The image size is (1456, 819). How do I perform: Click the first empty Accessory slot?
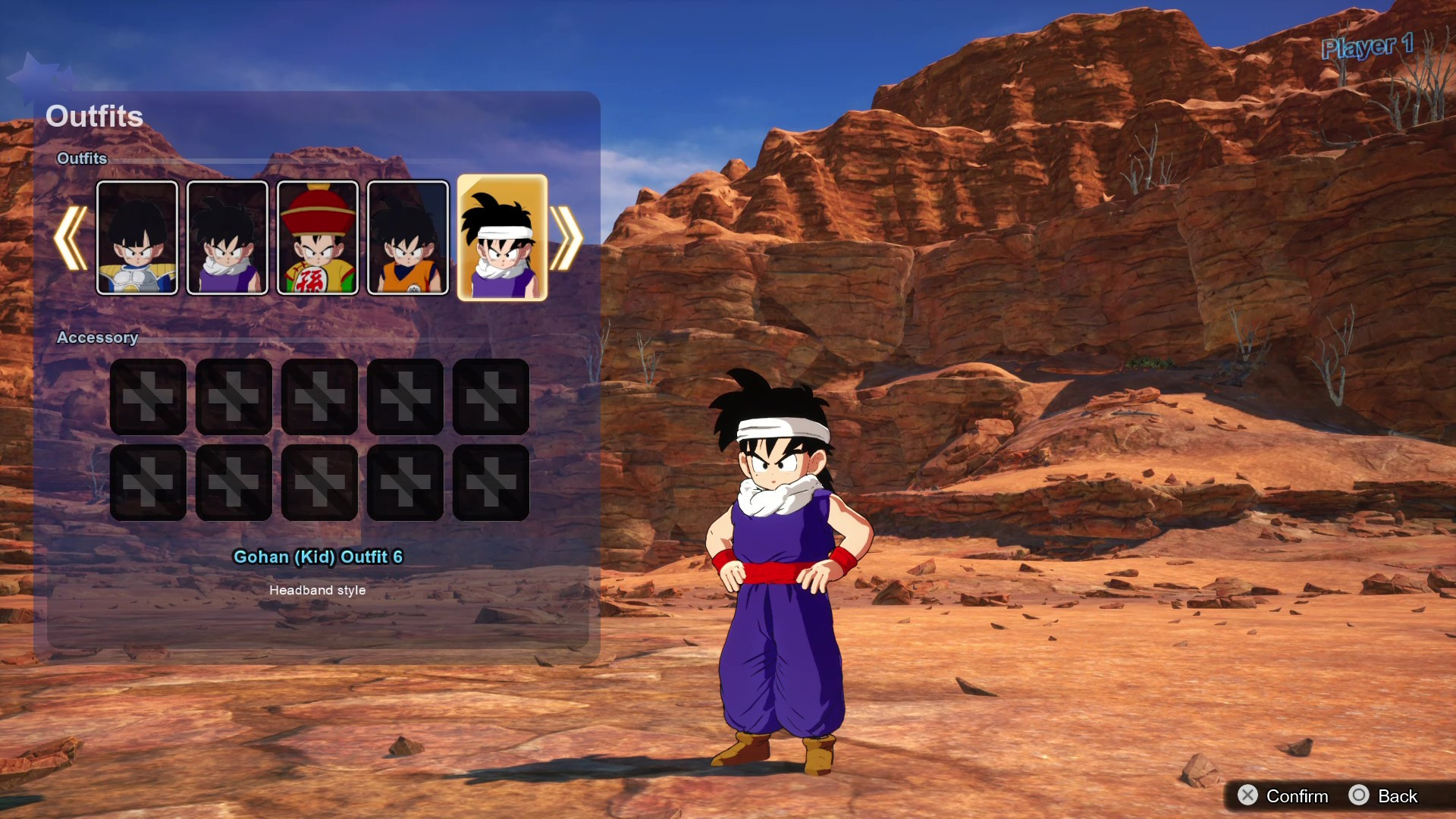click(x=149, y=397)
